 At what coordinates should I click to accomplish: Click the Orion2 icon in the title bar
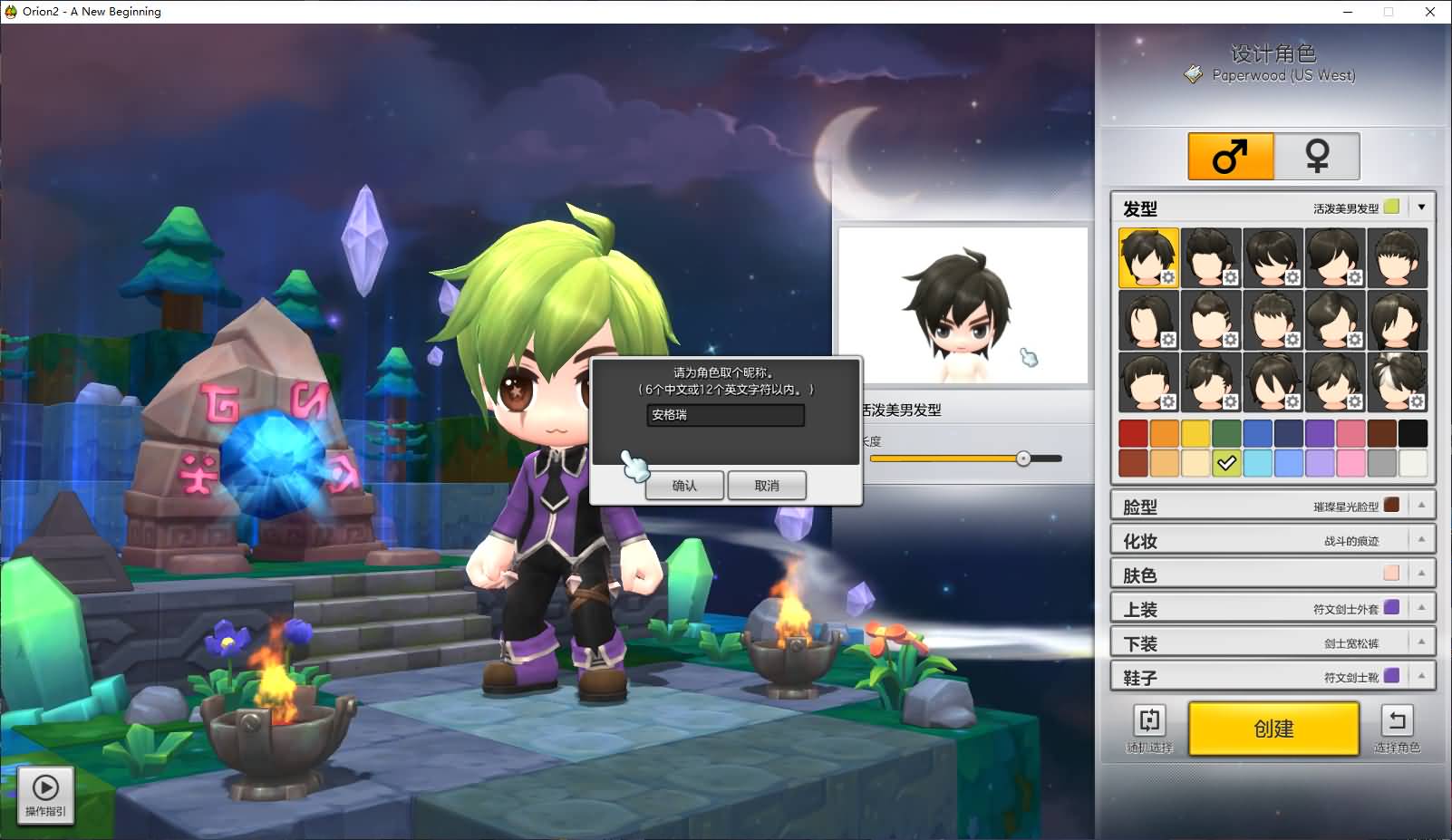pos(9,11)
